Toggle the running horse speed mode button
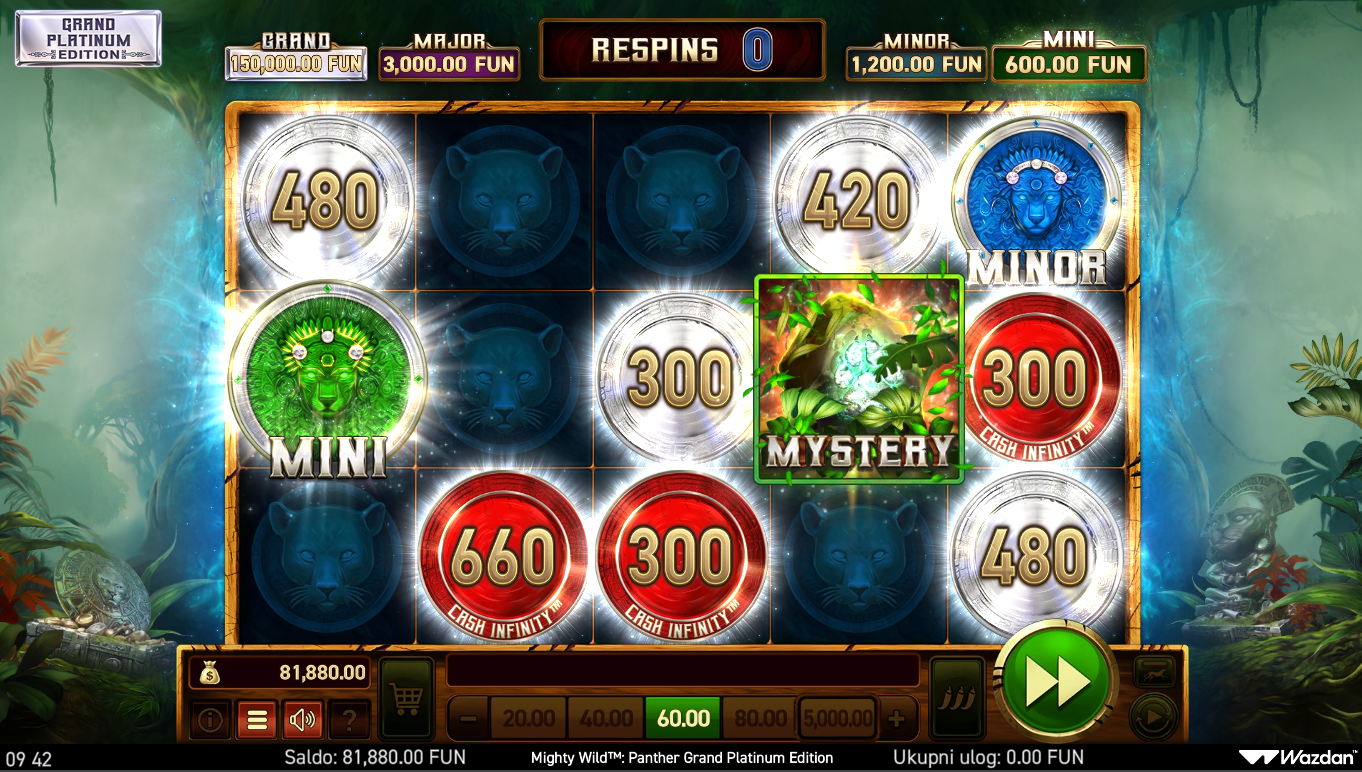Screen dimensions: 1362x772 click(x=1153, y=672)
